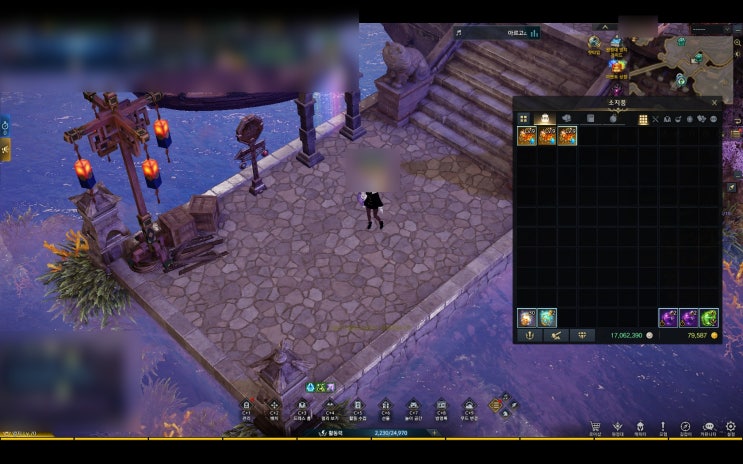The height and width of the screenshot is (464, 743).
Task: Select the first orange item in inventory
Action: pos(527,135)
